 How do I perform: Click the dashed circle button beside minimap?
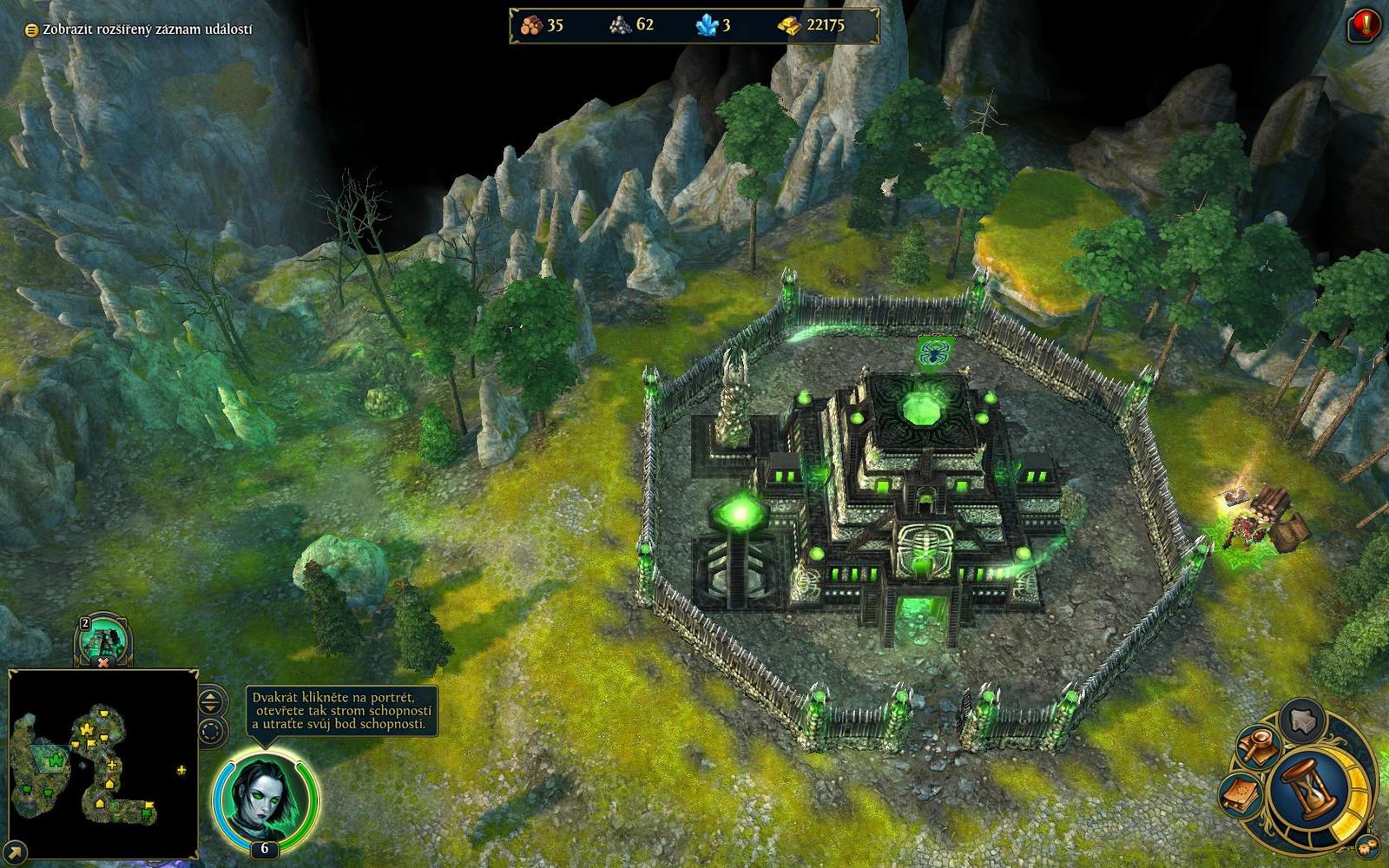212,732
